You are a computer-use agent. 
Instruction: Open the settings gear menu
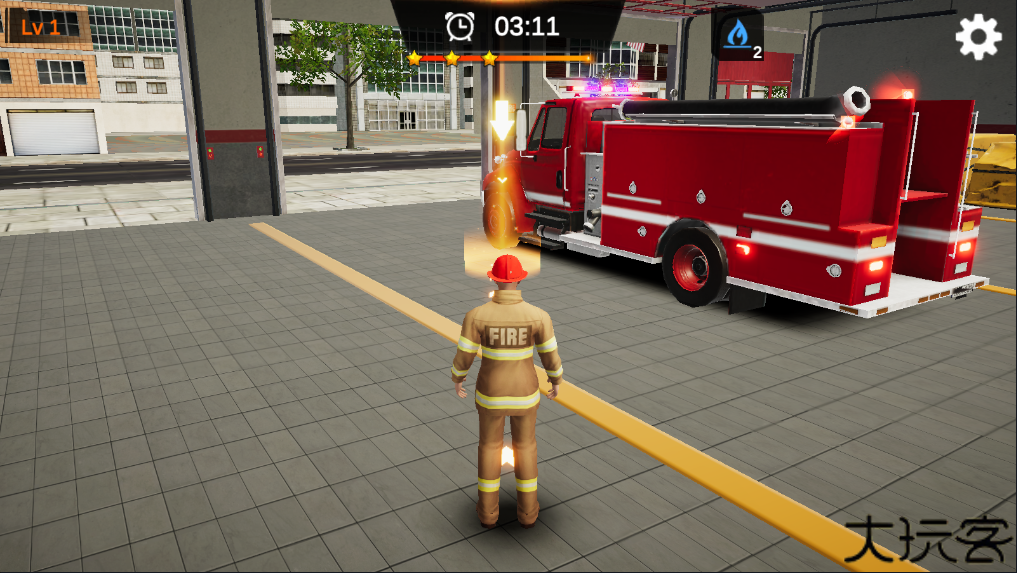point(978,37)
